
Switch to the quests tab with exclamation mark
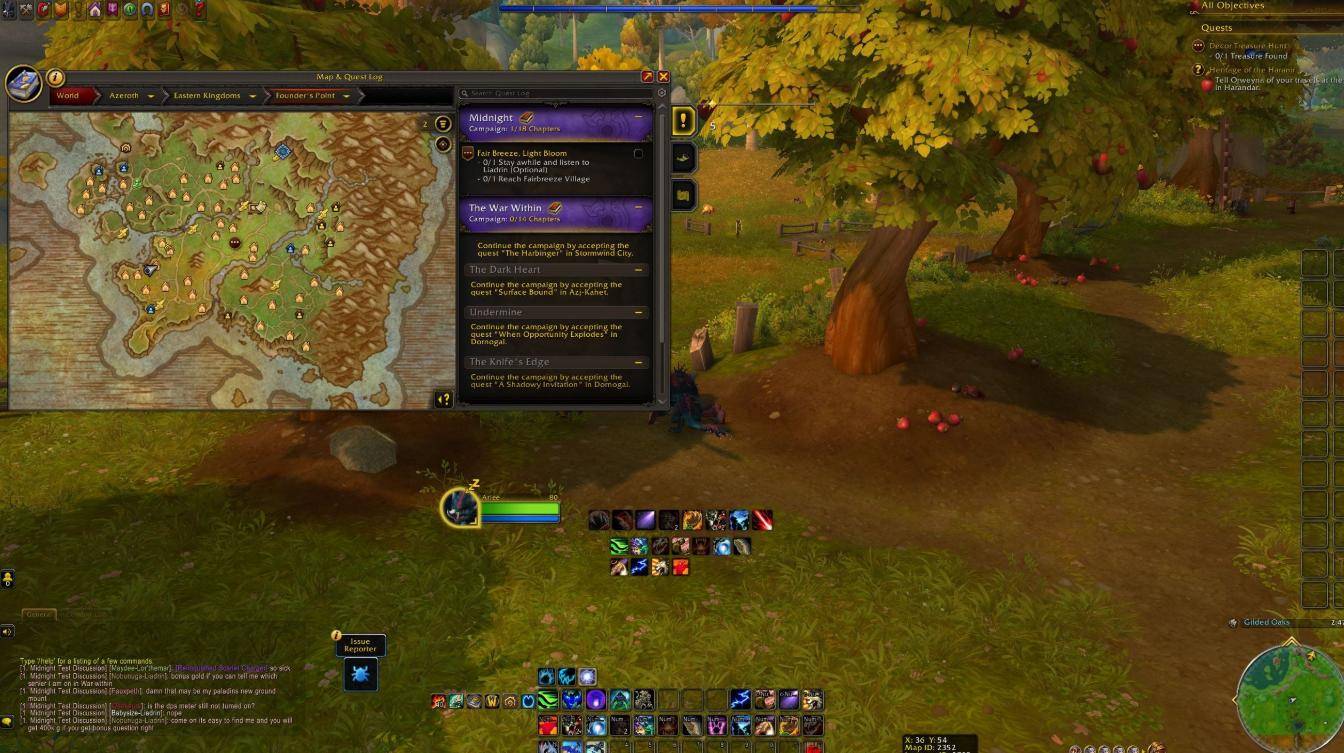pyautogui.click(x=683, y=121)
